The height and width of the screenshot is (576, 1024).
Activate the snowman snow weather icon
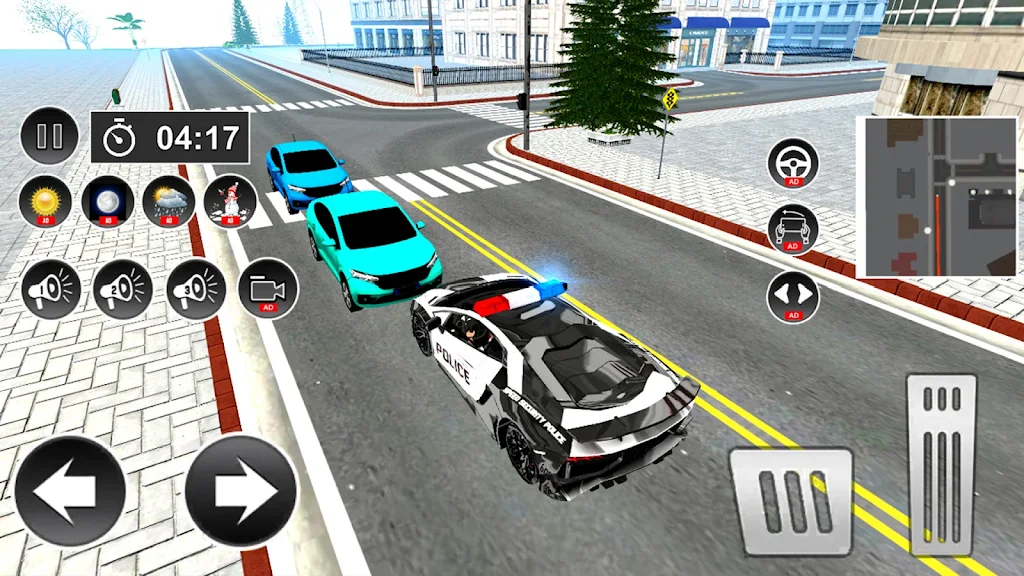coord(230,201)
